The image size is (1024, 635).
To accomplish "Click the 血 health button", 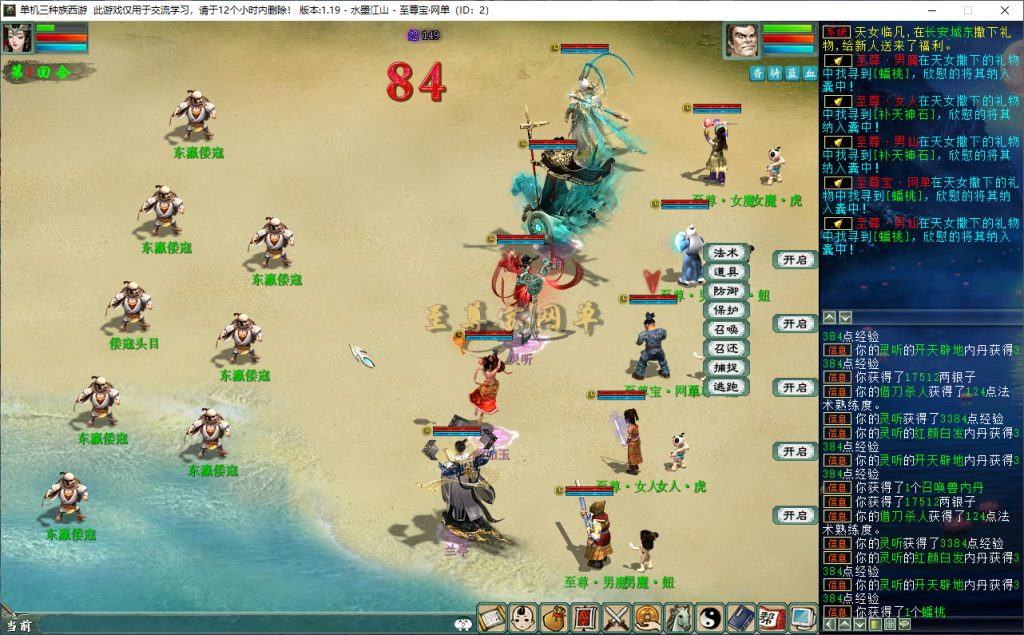I will pos(809,73).
